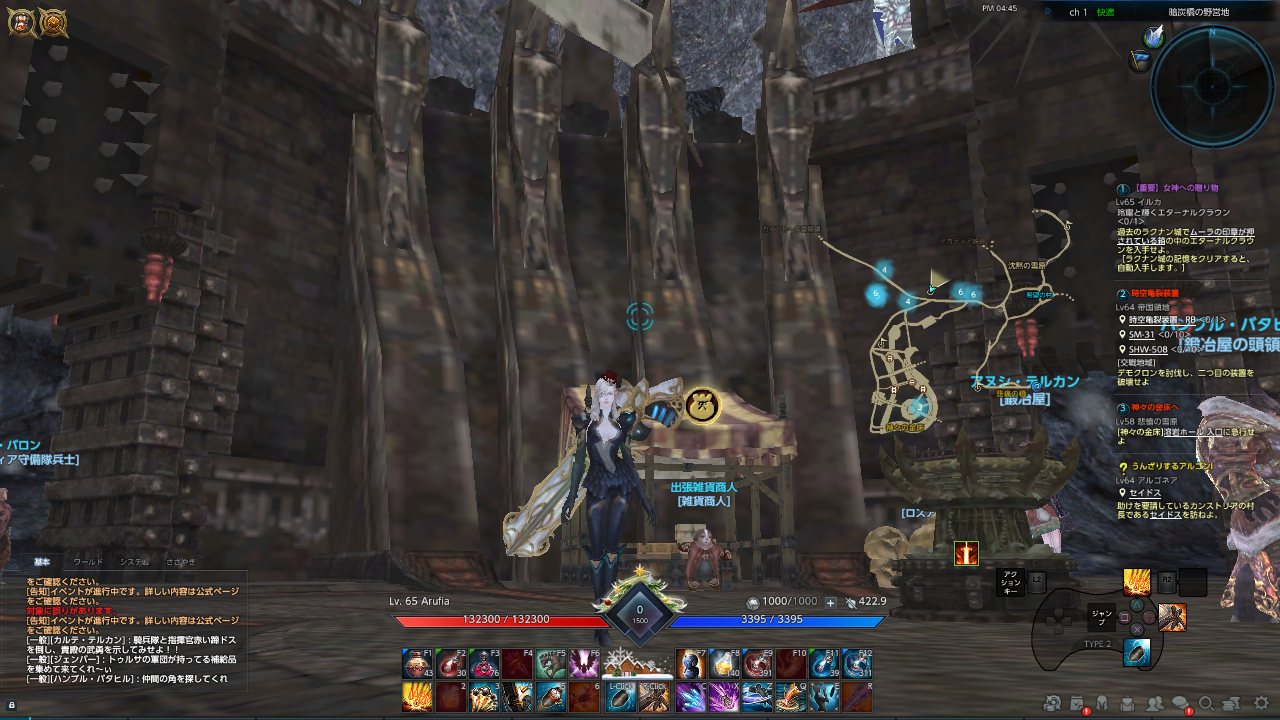Expand the 神々の金床へ quest entry
Screen dimensions: 1280x720
(x=1121, y=410)
